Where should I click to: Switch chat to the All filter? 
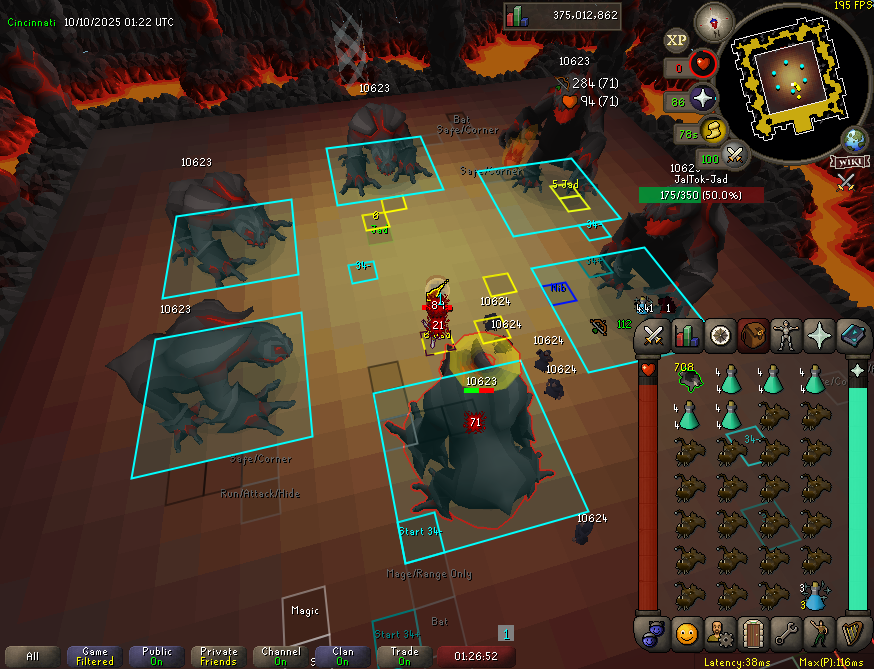(x=32, y=656)
